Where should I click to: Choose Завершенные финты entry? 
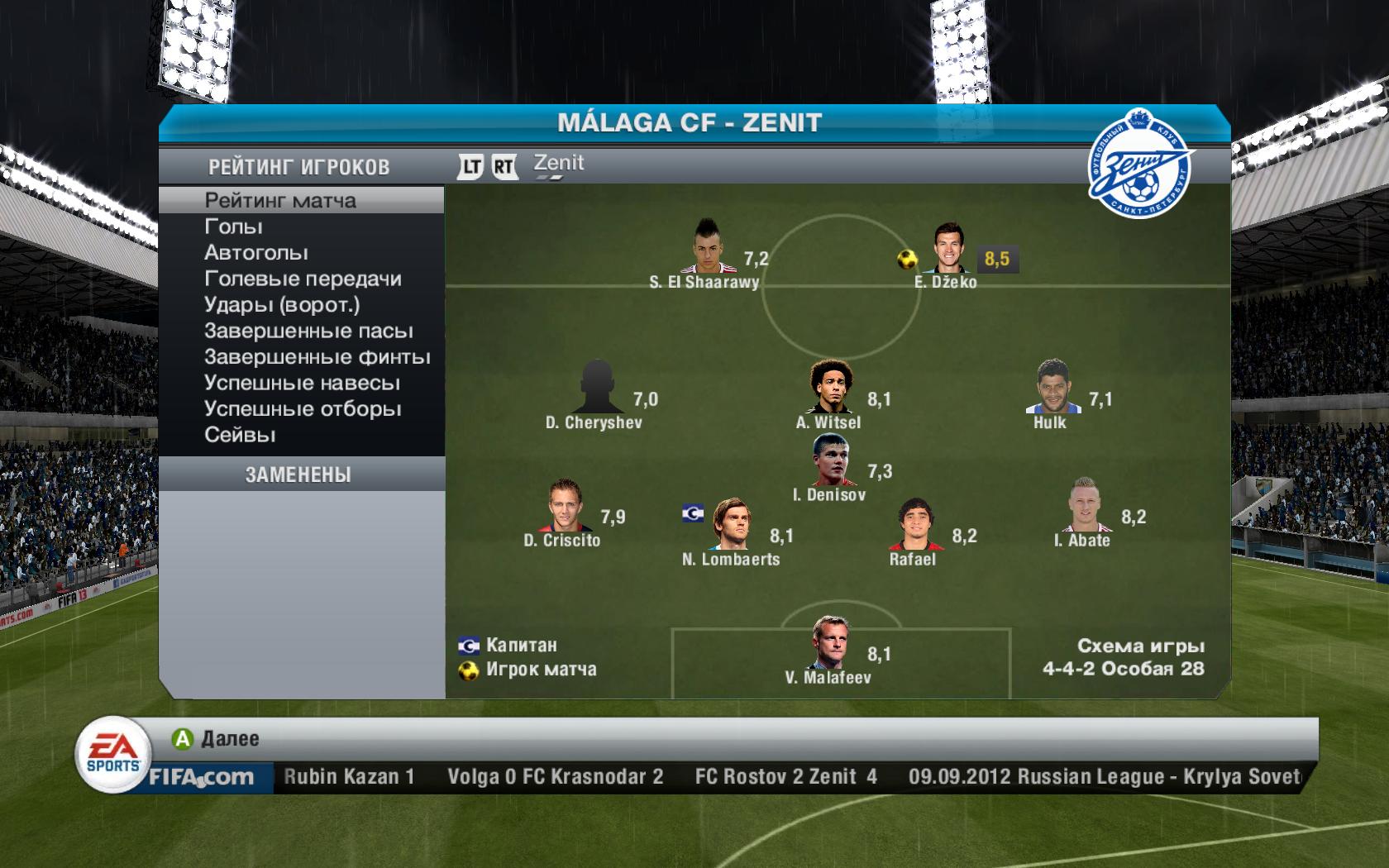317,357
